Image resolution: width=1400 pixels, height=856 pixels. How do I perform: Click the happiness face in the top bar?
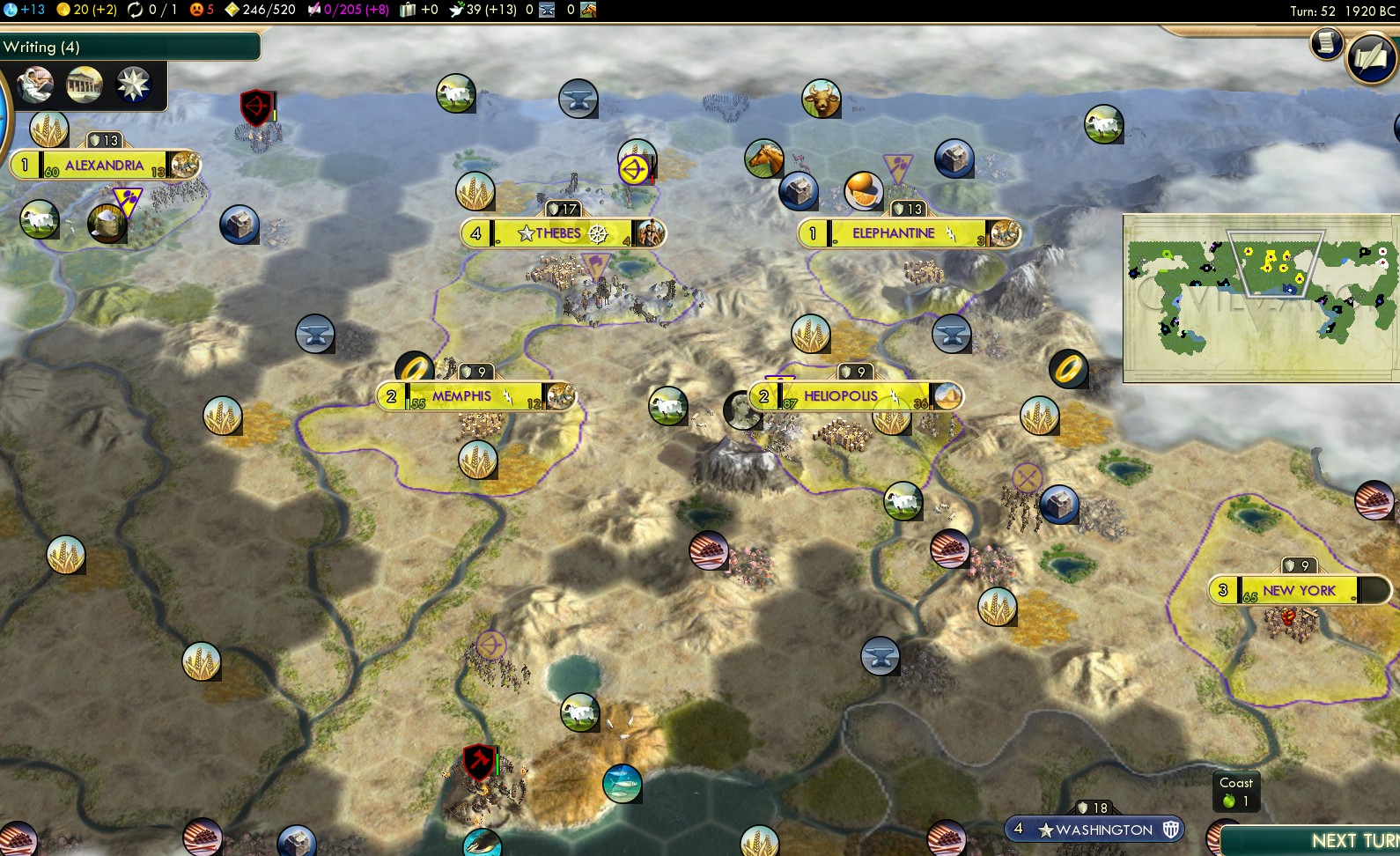click(x=196, y=10)
